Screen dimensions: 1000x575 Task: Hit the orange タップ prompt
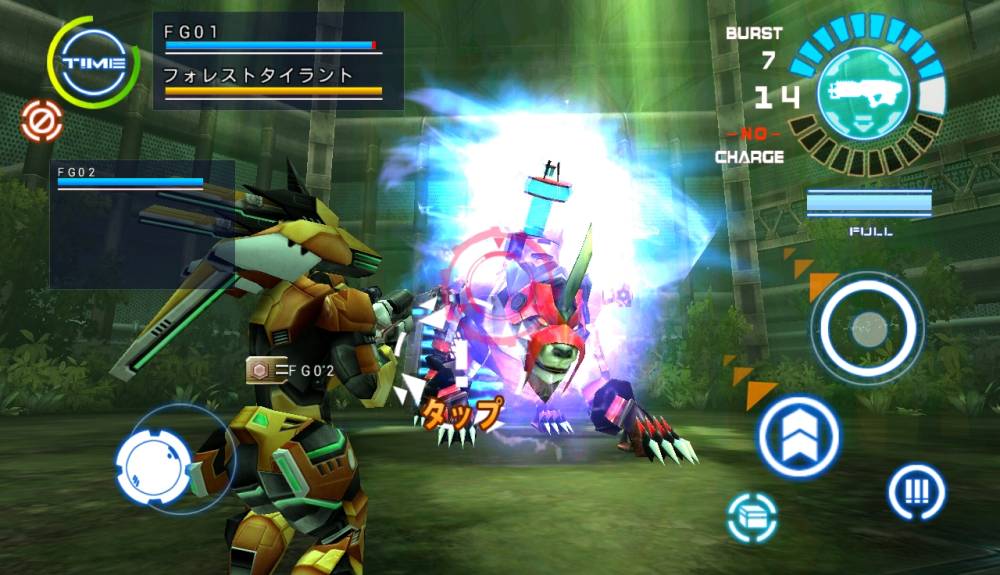[462, 412]
